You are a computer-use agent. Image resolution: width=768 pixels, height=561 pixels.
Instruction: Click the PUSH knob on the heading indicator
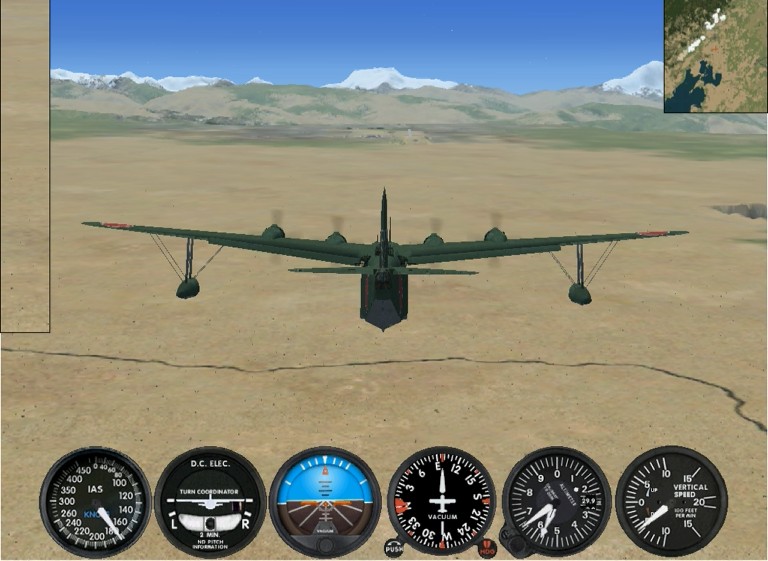(394, 548)
